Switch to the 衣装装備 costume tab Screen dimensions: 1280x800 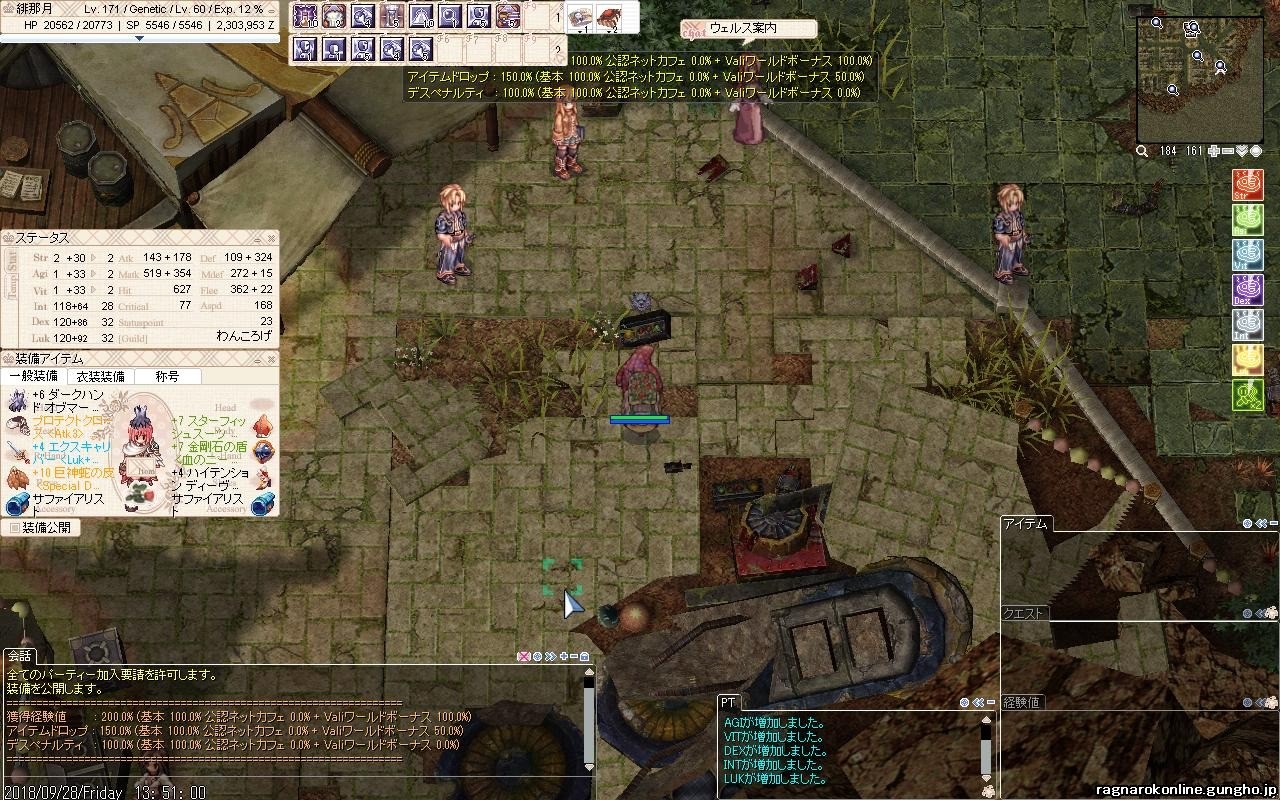point(101,377)
